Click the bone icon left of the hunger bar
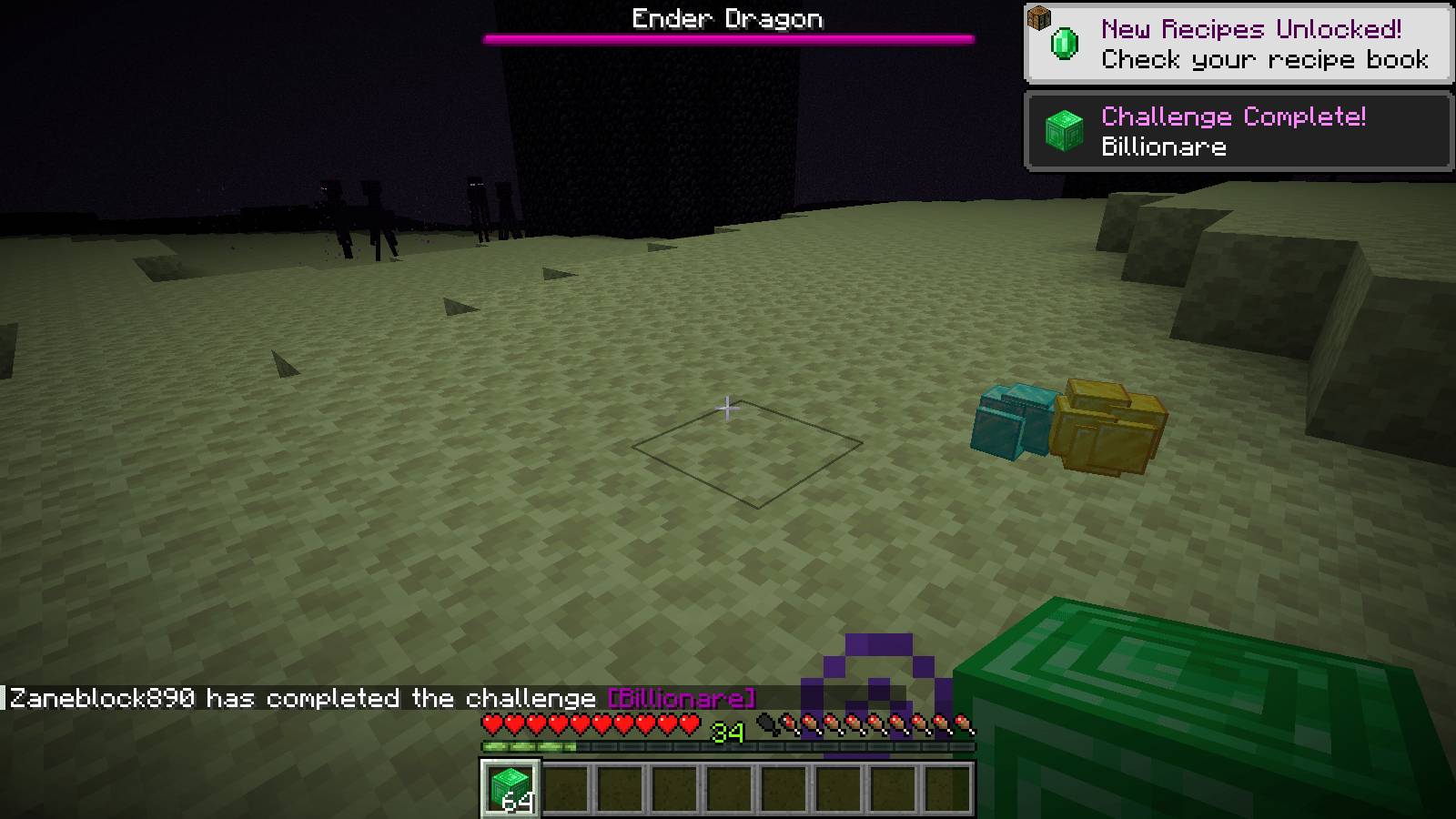This screenshot has width=1456, height=819. coord(765,721)
